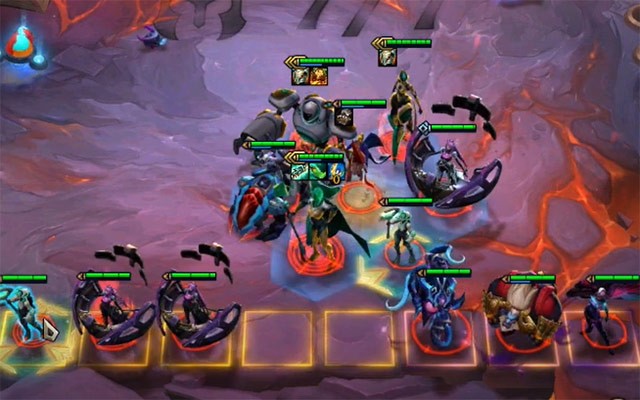The image size is (640, 400).
Task: Pick the red-shelled scorpion unit on the board
Action: pyautogui.click(x=258, y=202)
